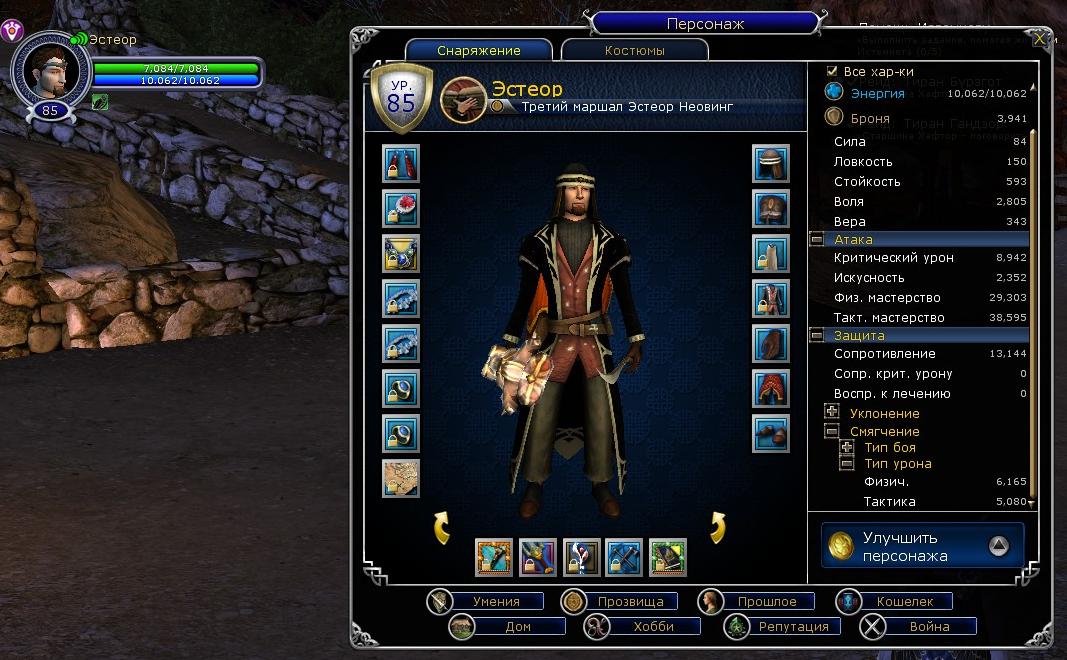The width and height of the screenshot is (1067, 660).
Task: Close the Персонаж window
Action: 1039,39
